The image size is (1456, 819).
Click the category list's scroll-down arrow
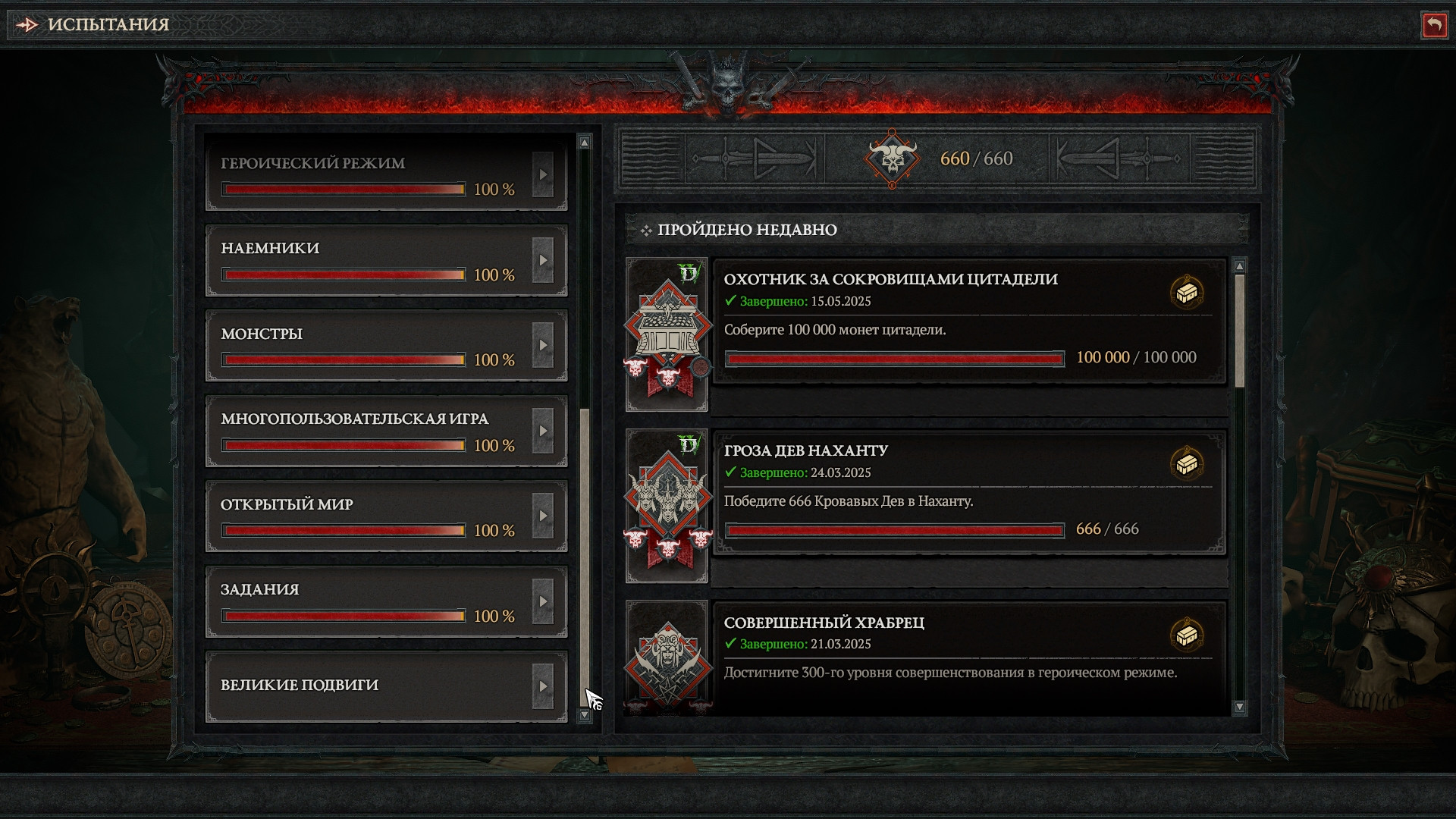[584, 715]
